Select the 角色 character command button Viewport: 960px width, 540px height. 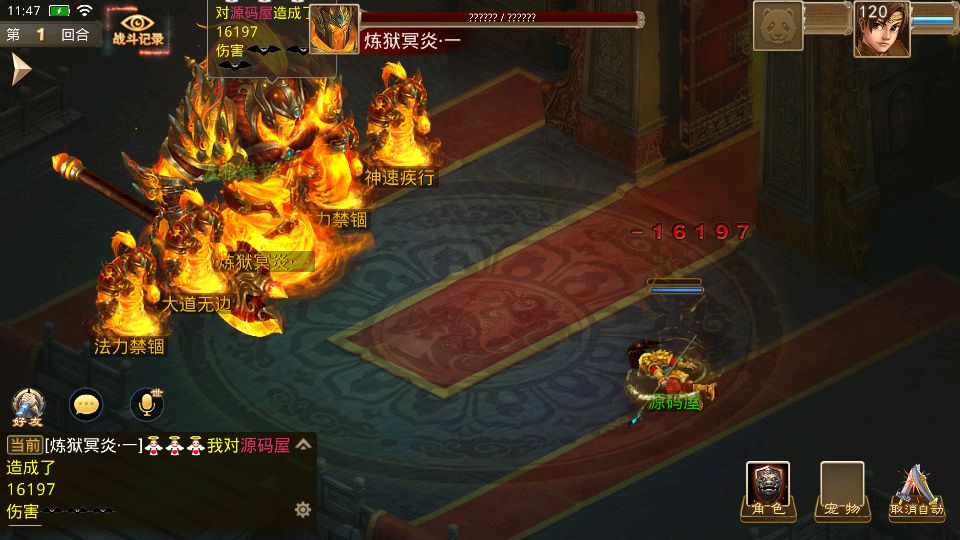pyautogui.click(x=768, y=490)
